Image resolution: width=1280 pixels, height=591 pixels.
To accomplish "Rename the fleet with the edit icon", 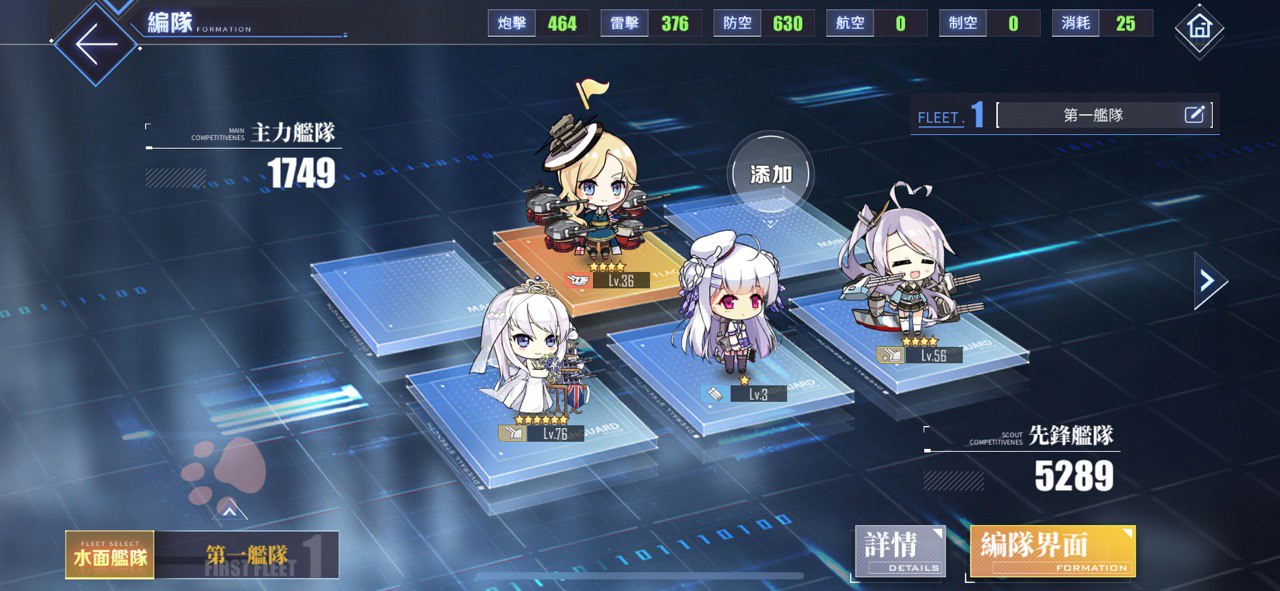I will 1194,115.
